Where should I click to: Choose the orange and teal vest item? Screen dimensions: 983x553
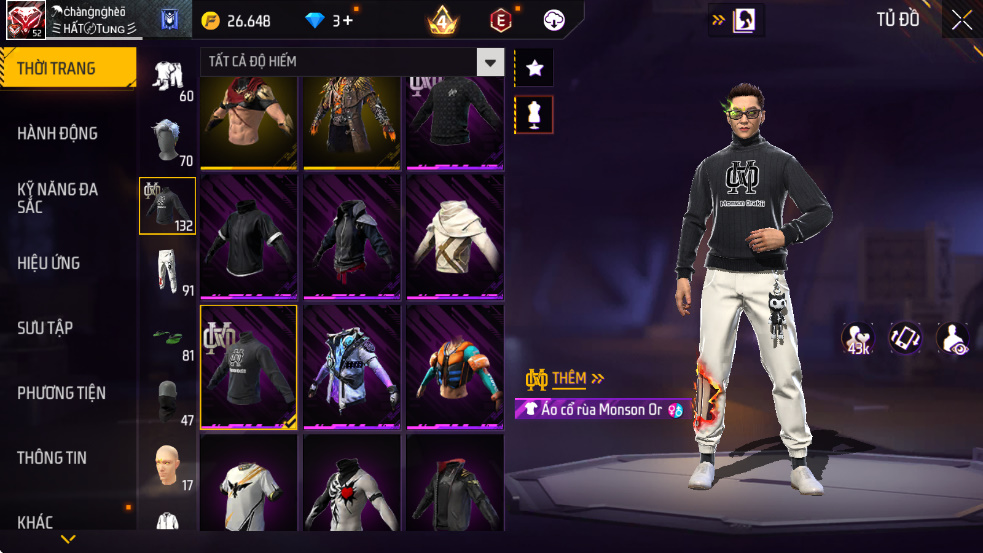pyautogui.click(x=454, y=366)
